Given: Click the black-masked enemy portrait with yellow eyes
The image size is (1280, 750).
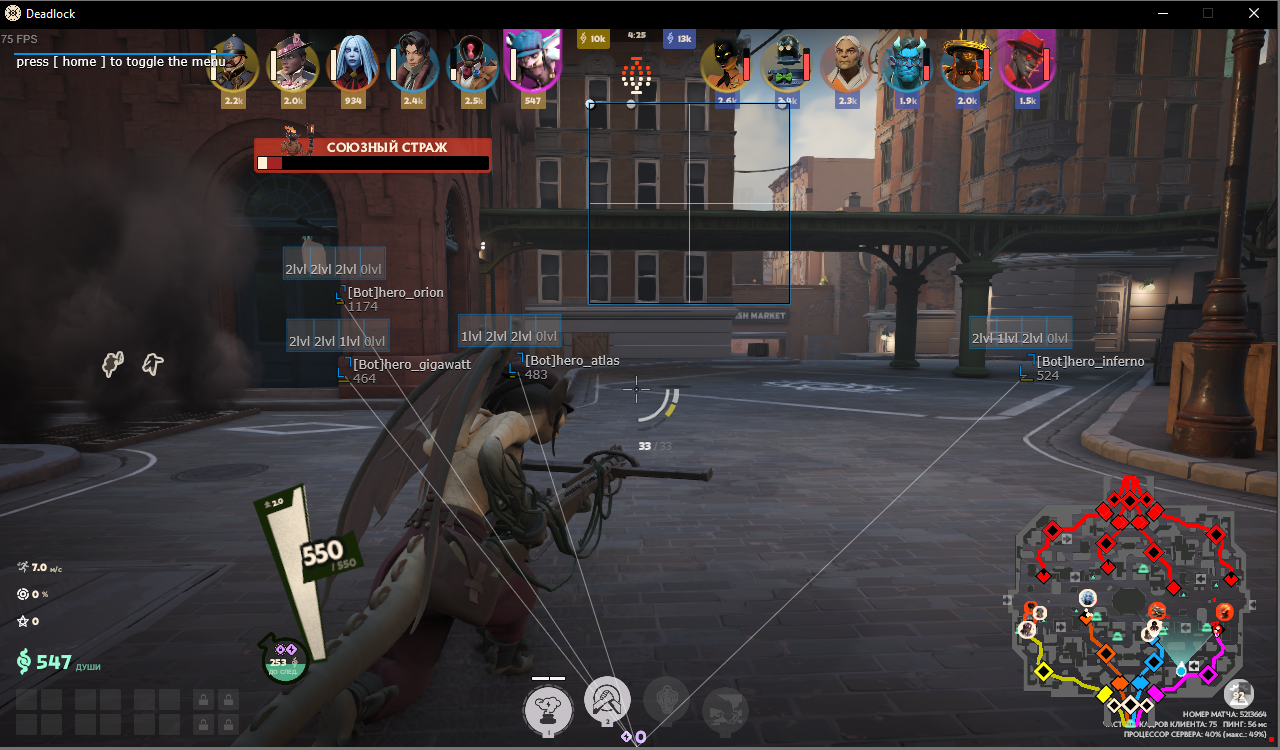Looking at the screenshot, I should (x=727, y=65).
